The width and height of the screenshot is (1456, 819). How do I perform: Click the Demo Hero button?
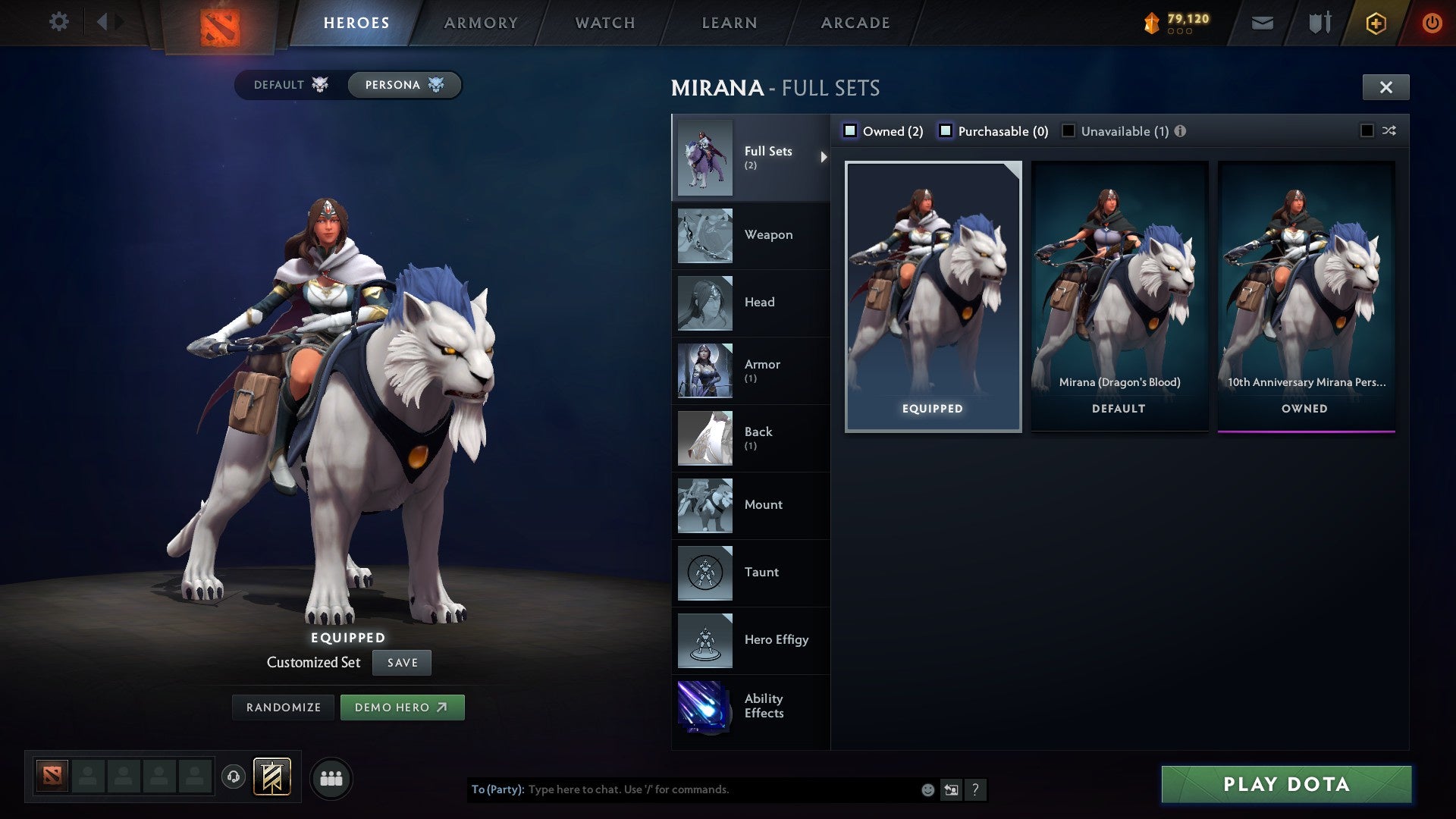[x=402, y=707]
